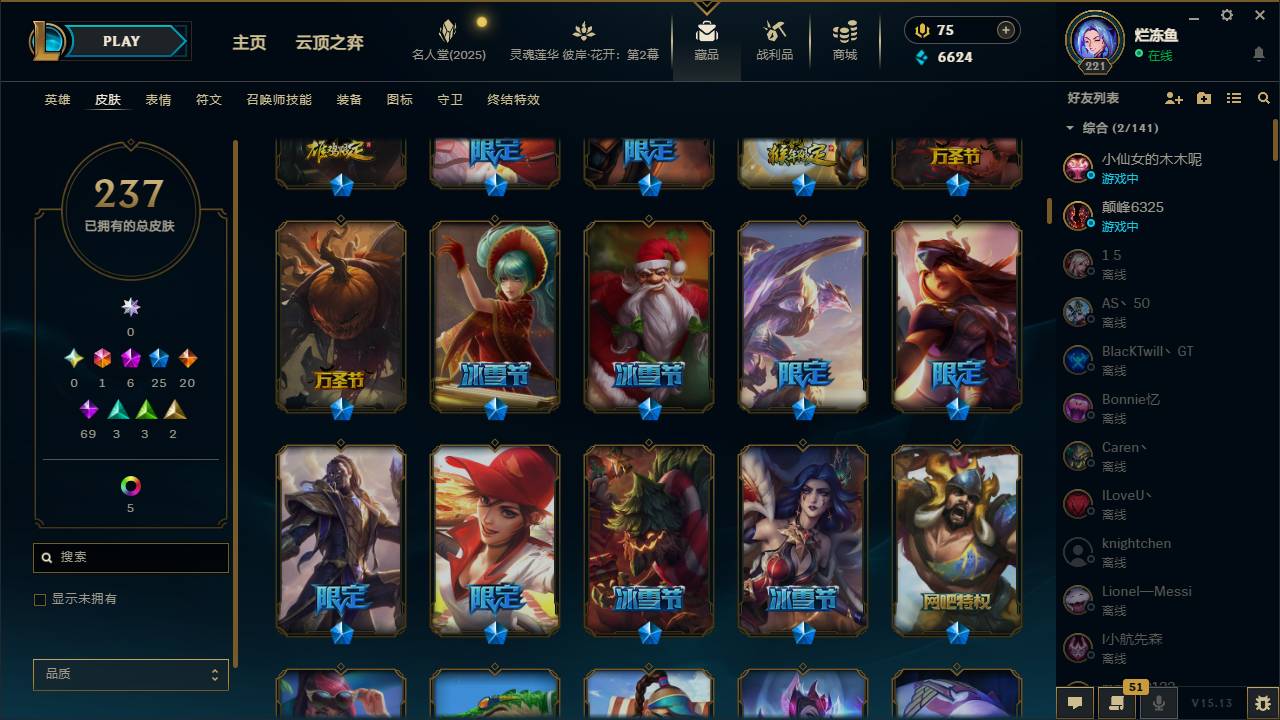Toggle the friend list view mode icon
The width and height of the screenshot is (1280, 720).
click(x=1233, y=98)
